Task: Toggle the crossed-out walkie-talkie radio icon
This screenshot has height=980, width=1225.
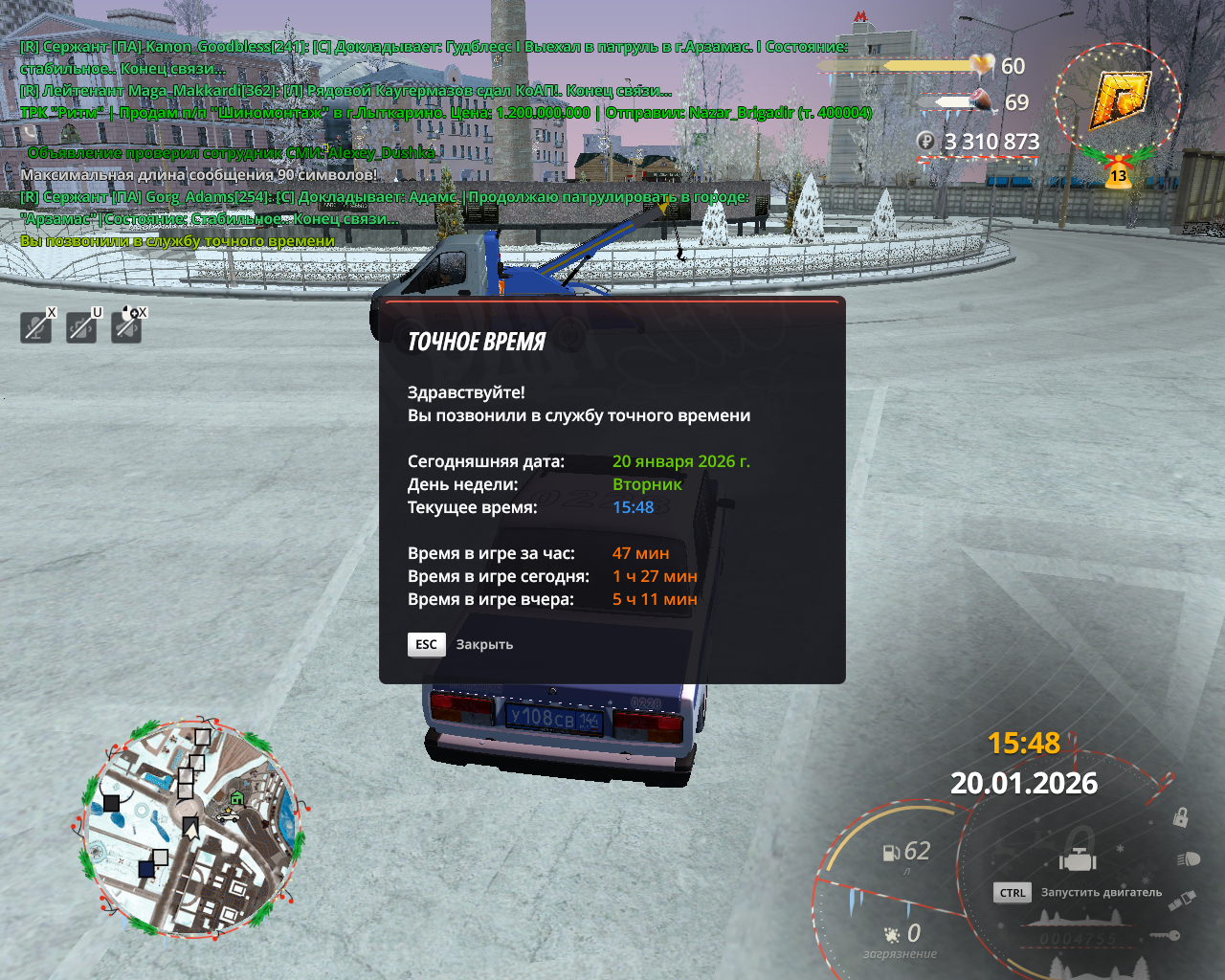Action: [81, 327]
